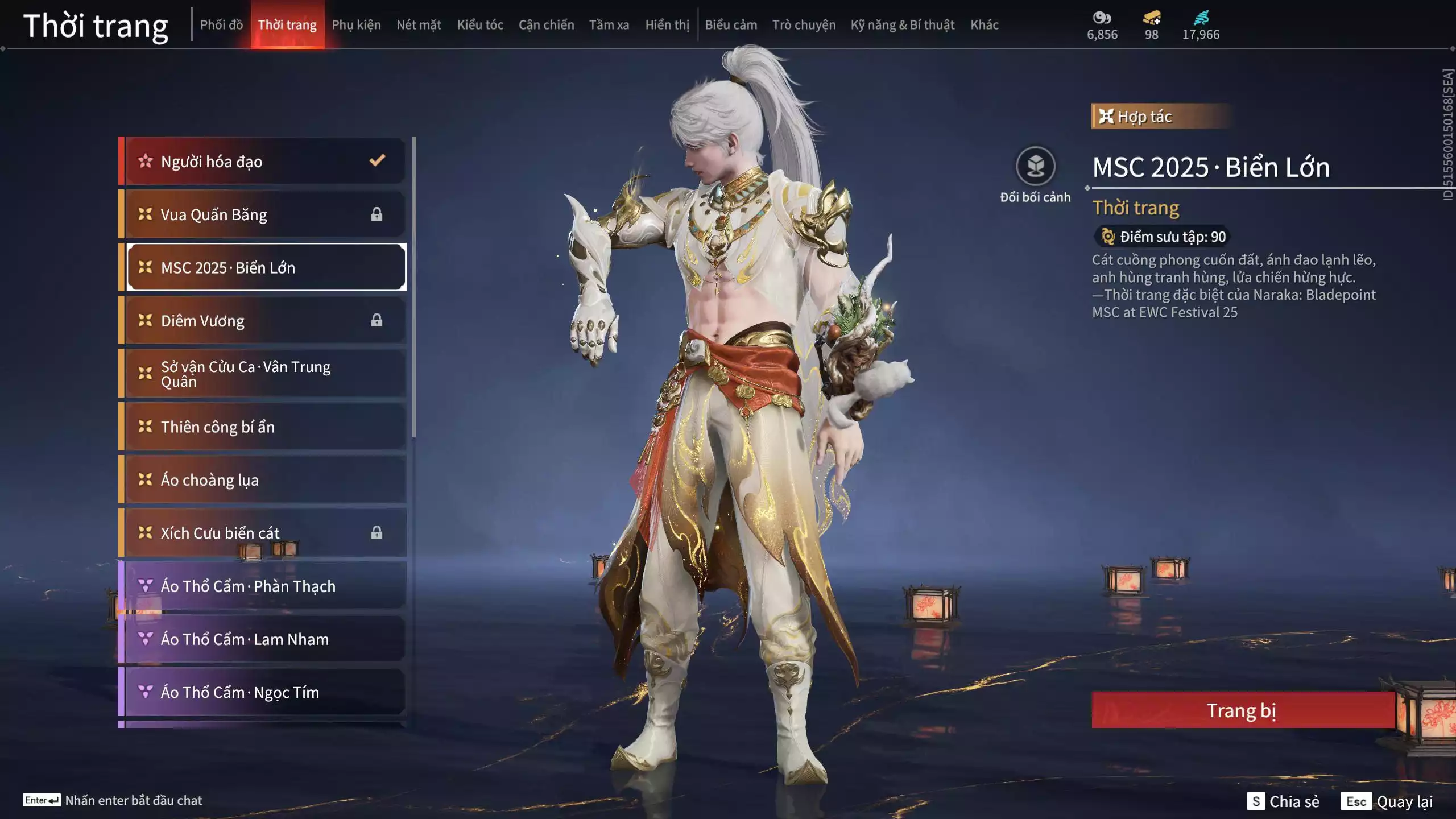1456x819 pixels.
Task: Open the Khác menu section
Action: point(986,24)
